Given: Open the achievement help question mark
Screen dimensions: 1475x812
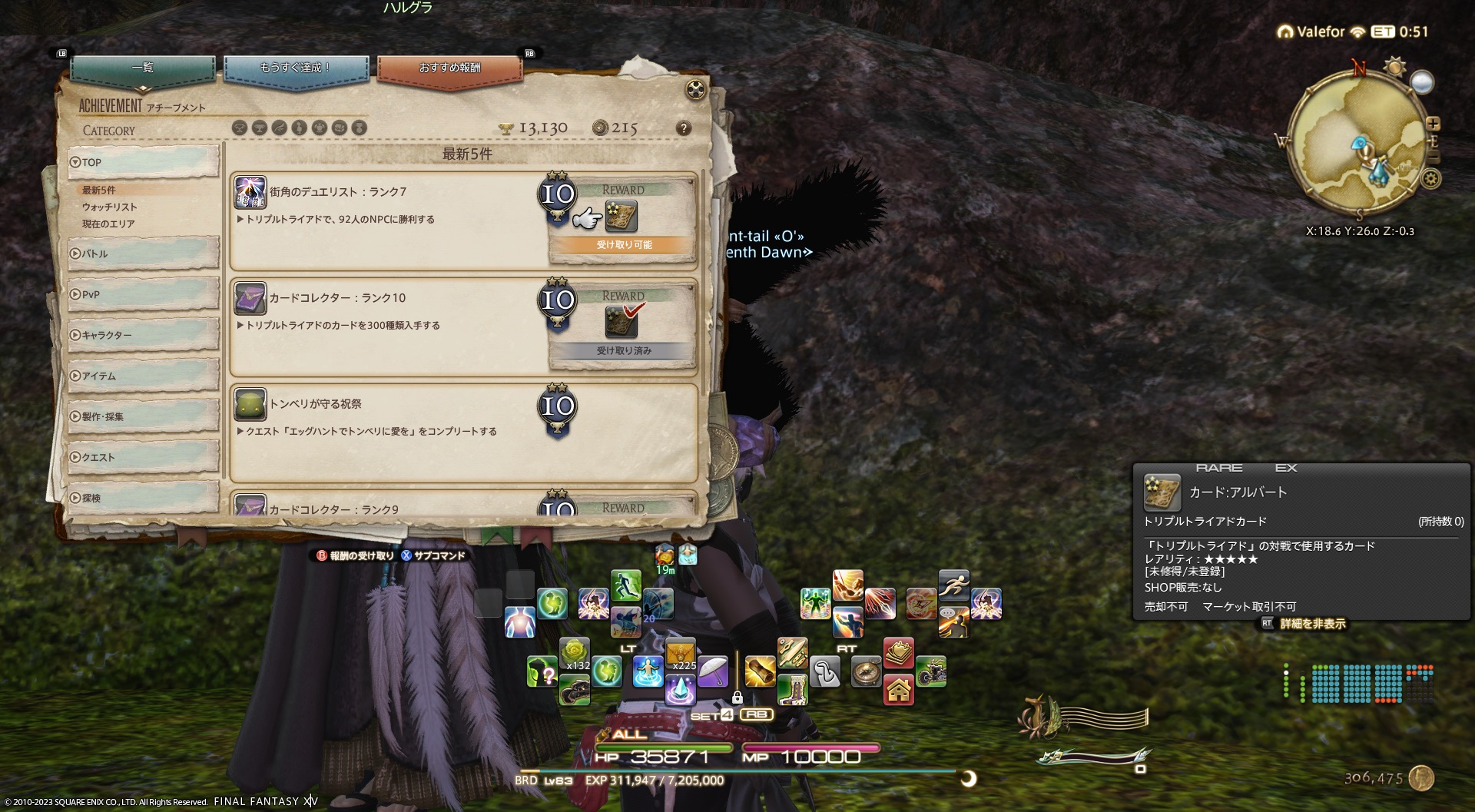Looking at the screenshot, I should click(683, 128).
